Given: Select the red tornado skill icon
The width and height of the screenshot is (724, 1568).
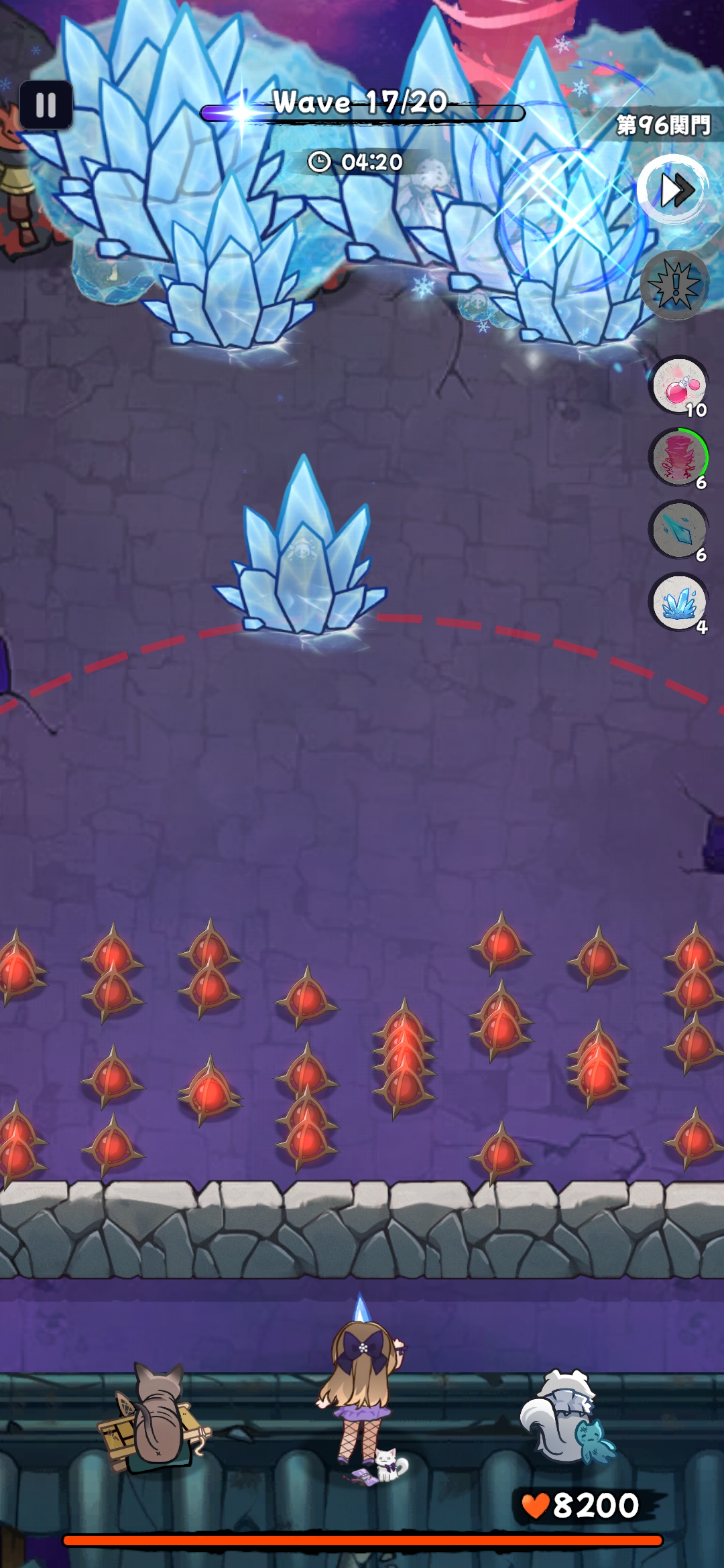Looking at the screenshot, I should point(679,458).
